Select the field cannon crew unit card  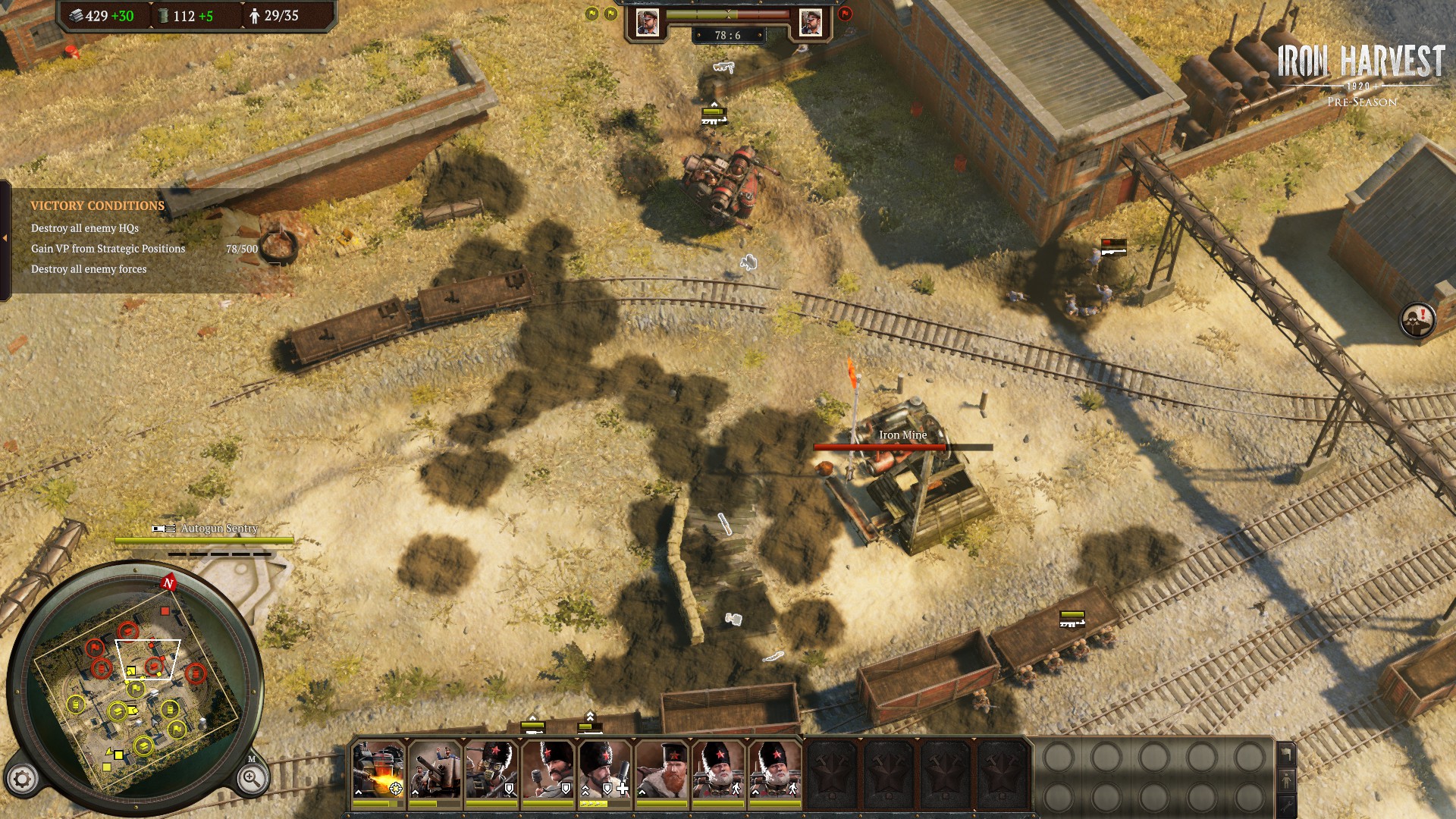pos(435,768)
